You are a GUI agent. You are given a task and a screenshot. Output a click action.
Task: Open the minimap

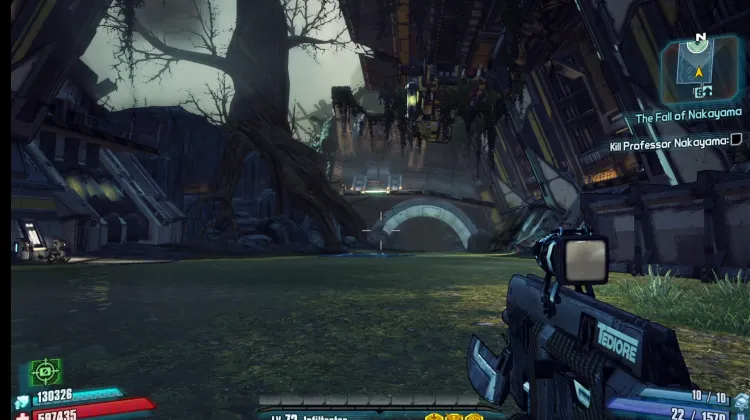coord(699,62)
